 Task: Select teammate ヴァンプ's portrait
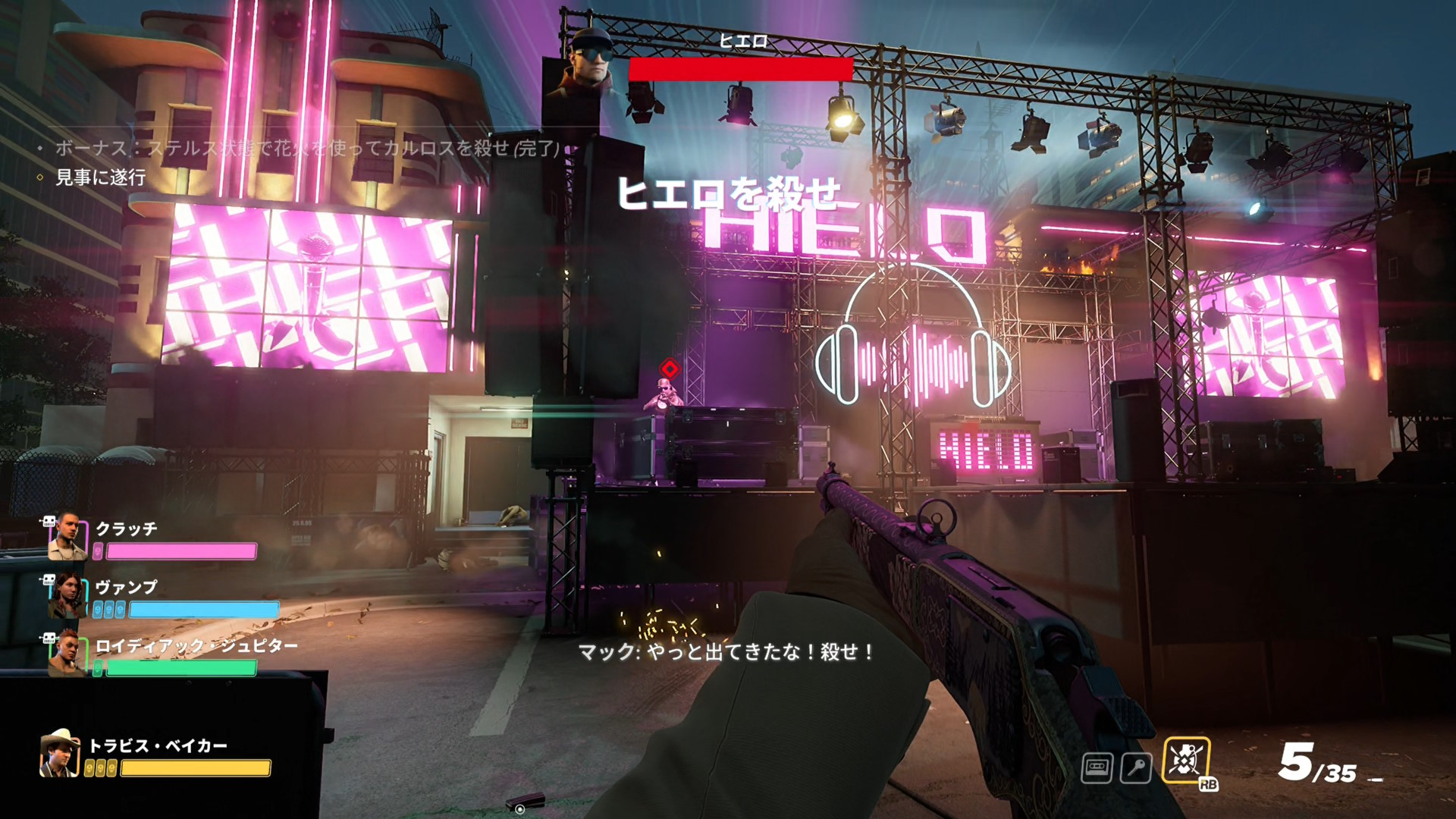click(x=67, y=596)
